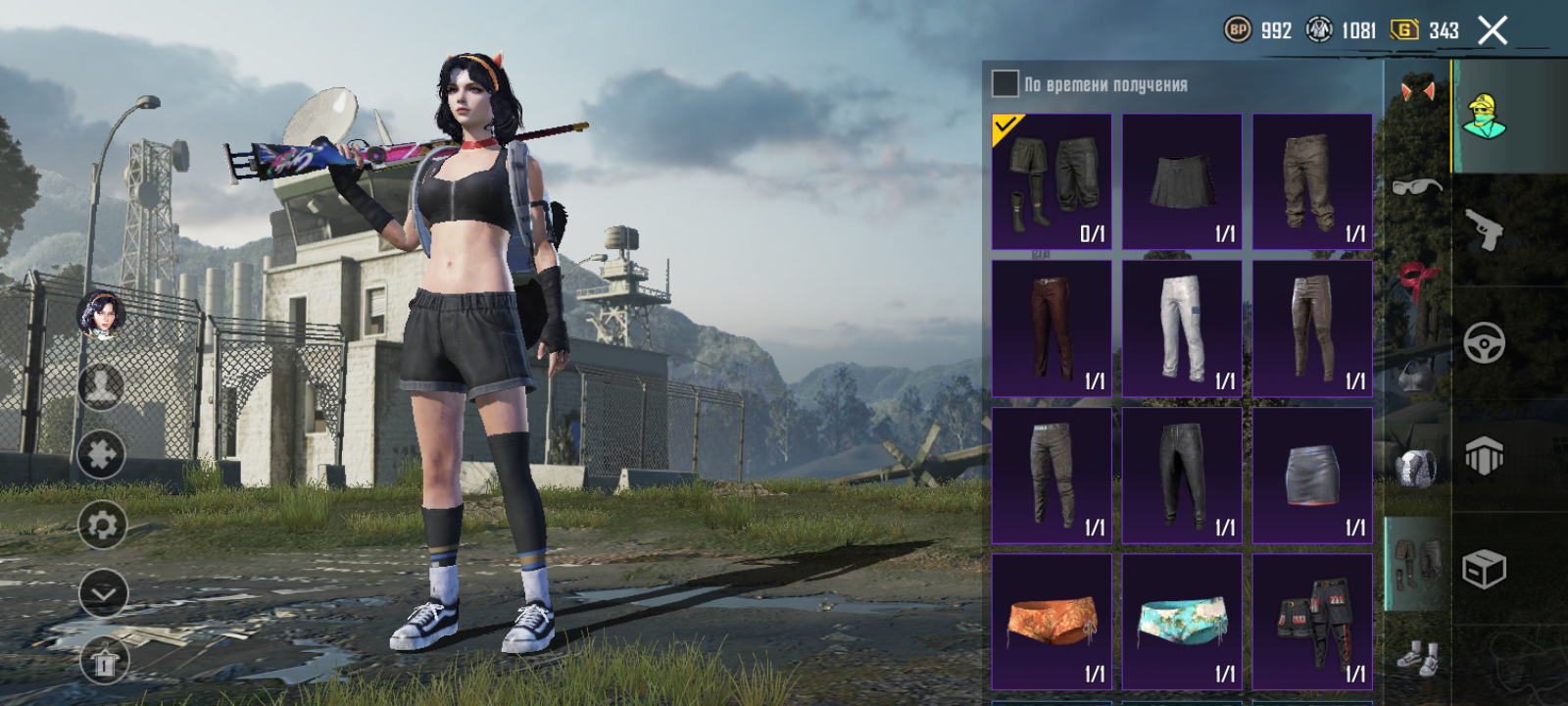Click the trash can delete button
1568x706 pixels.
pos(103,664)
